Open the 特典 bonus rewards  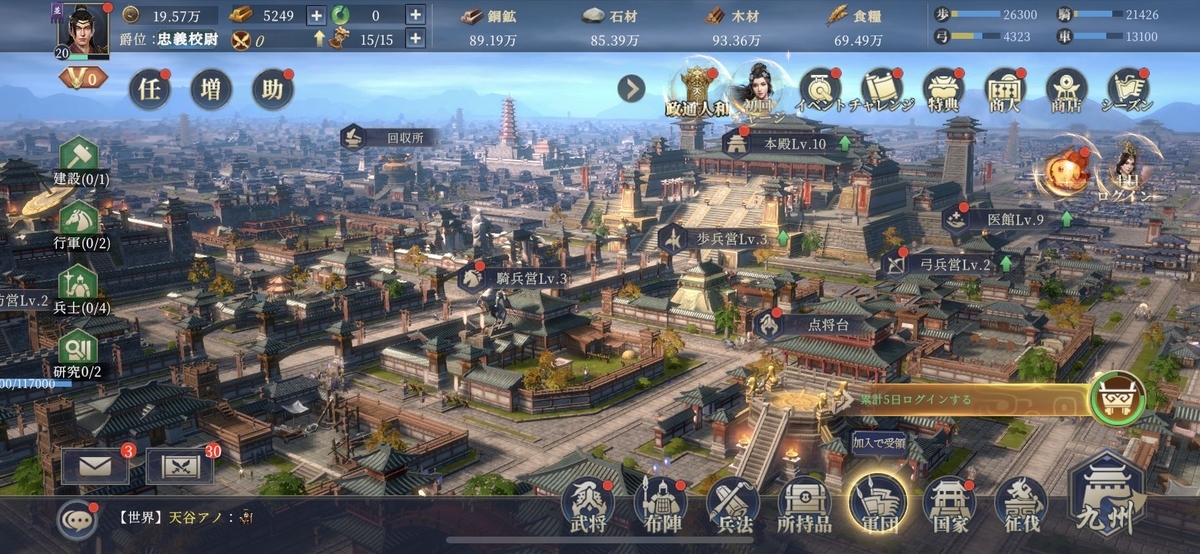tap(943, 89)
